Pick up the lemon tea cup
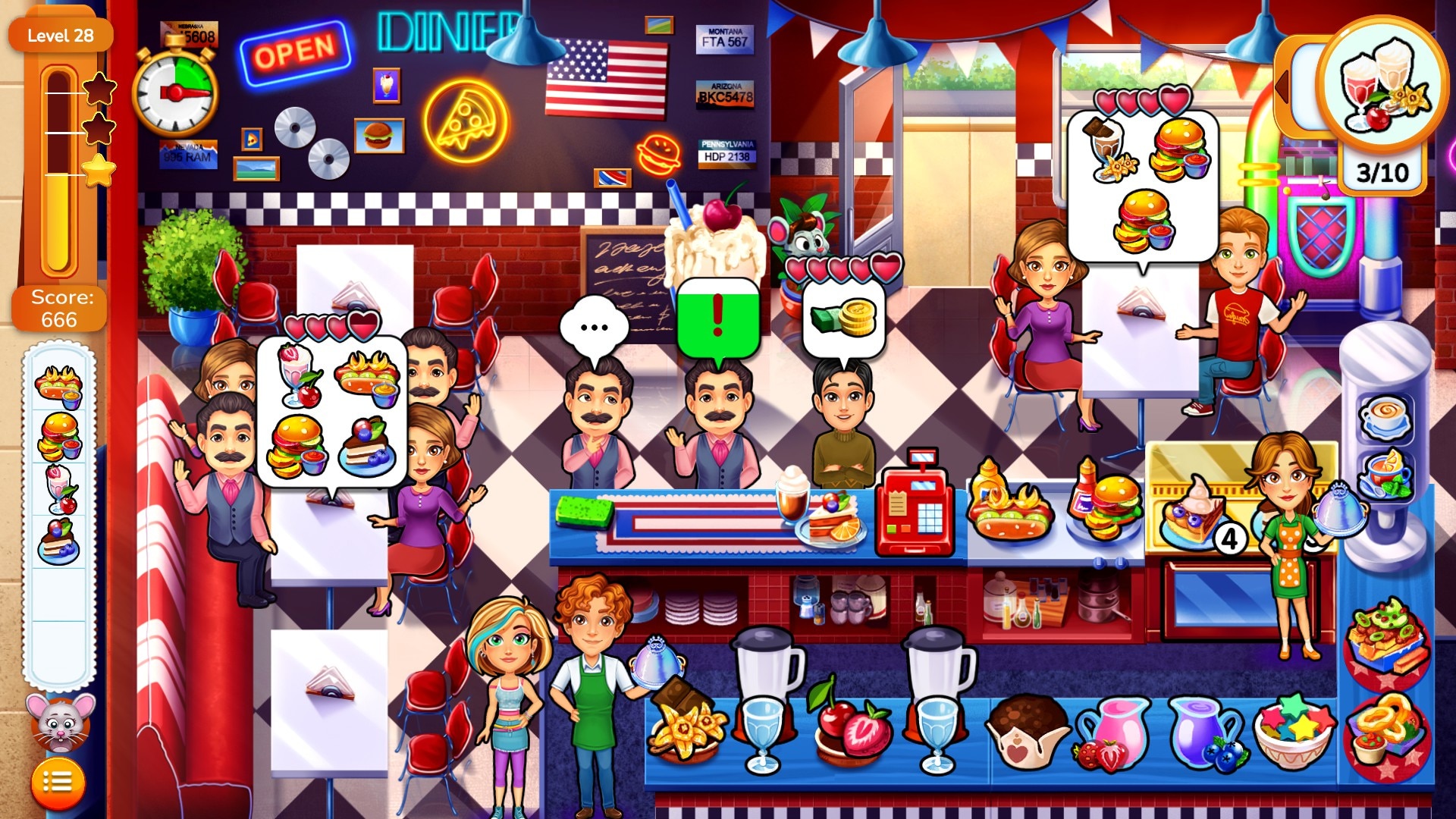1456x819 pixels. coord(1385,475)
